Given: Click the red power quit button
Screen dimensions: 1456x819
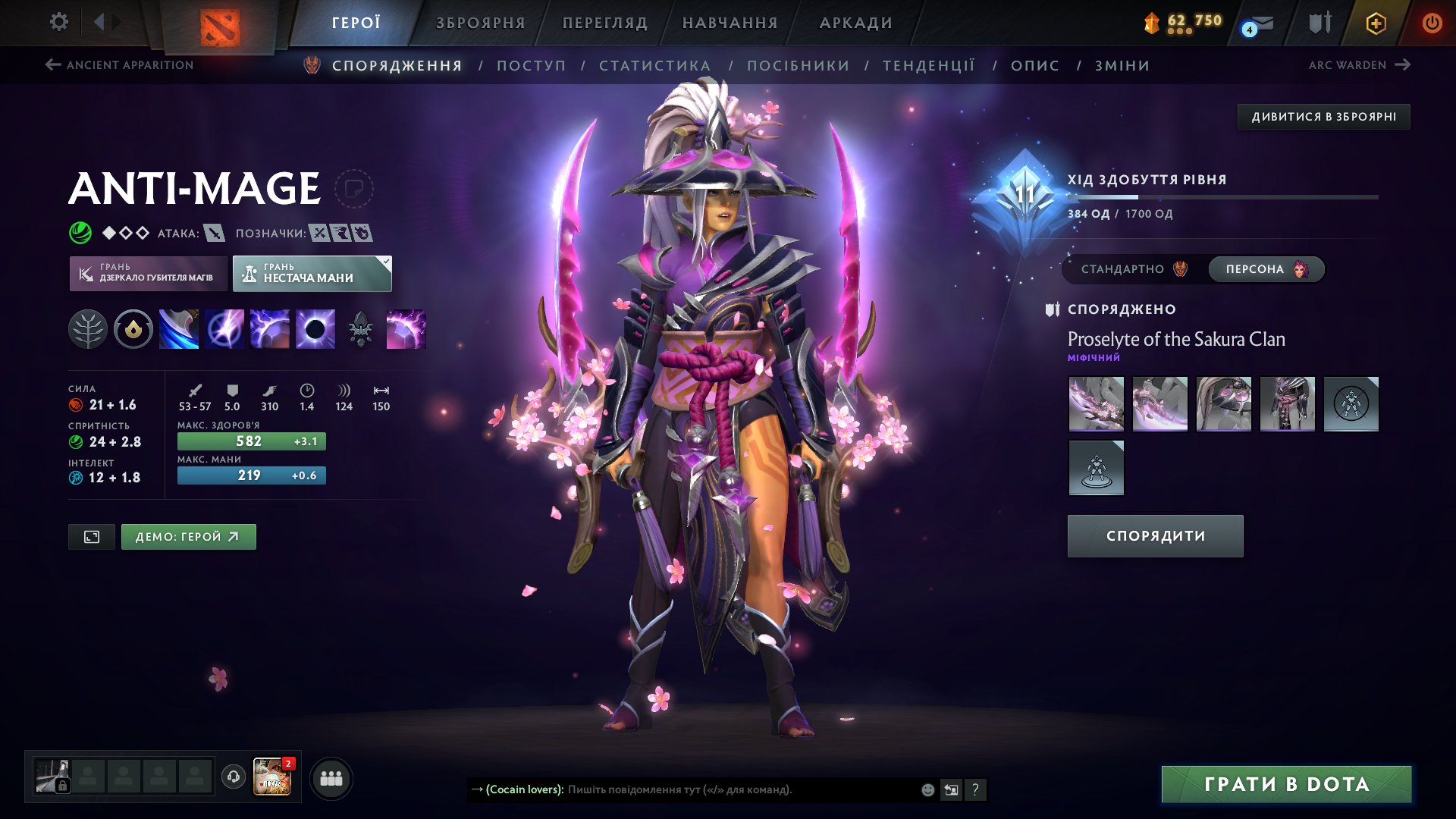Looking at the screenshot, I should [1432, 23].
